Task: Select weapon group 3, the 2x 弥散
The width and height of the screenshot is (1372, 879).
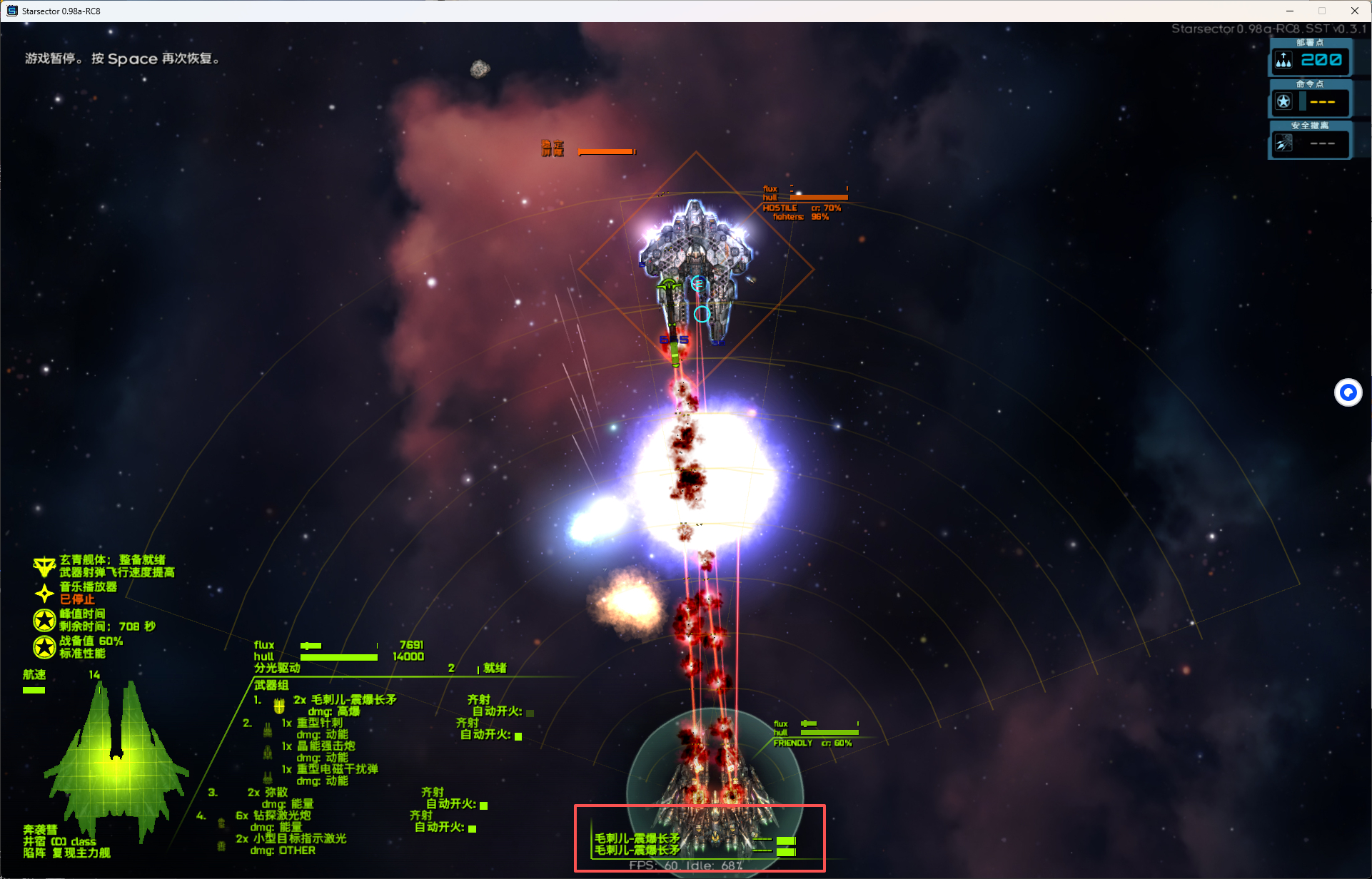Action: (268, 793)
